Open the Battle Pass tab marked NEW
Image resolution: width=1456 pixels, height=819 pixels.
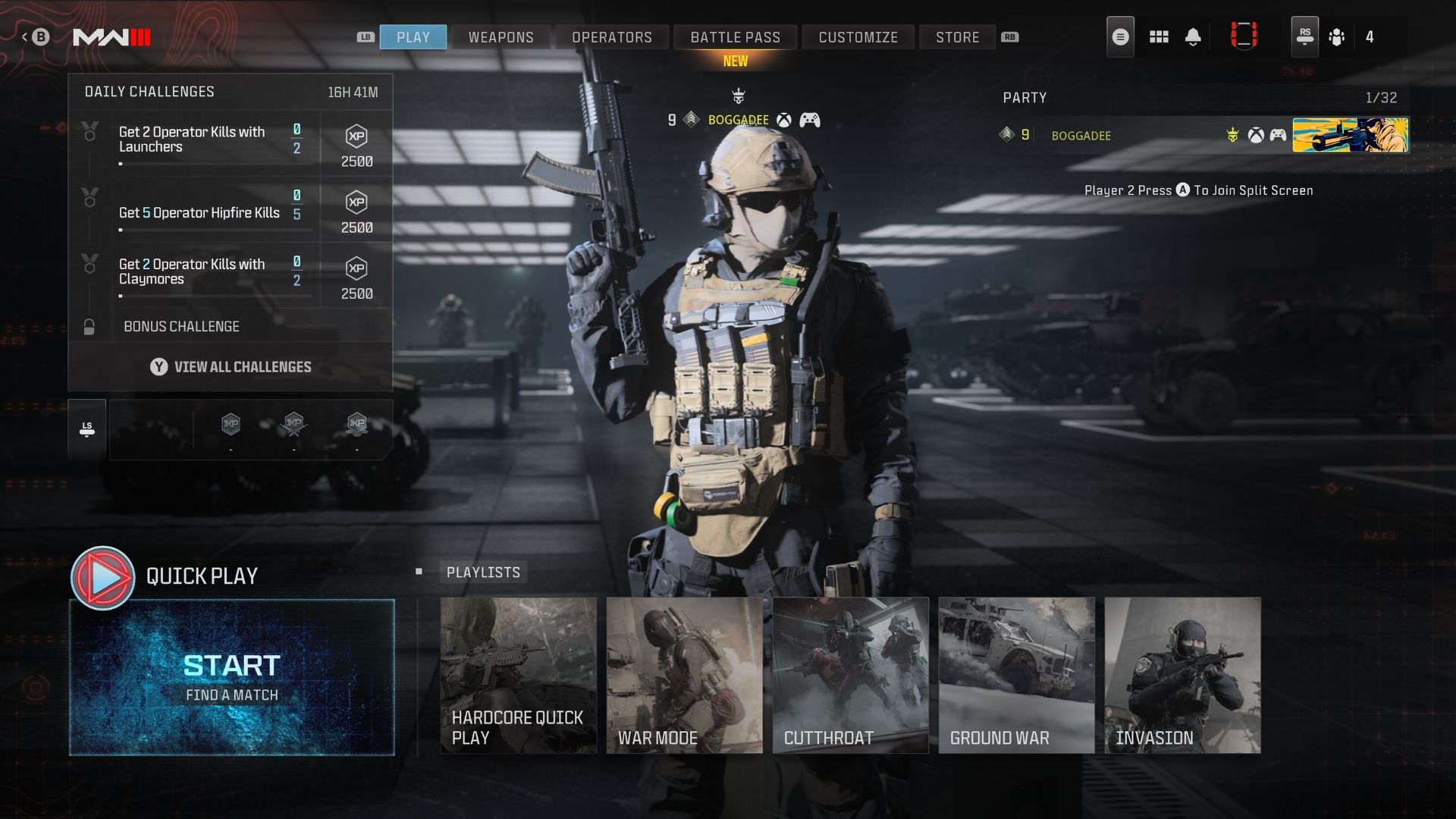[x=735, y=36]
